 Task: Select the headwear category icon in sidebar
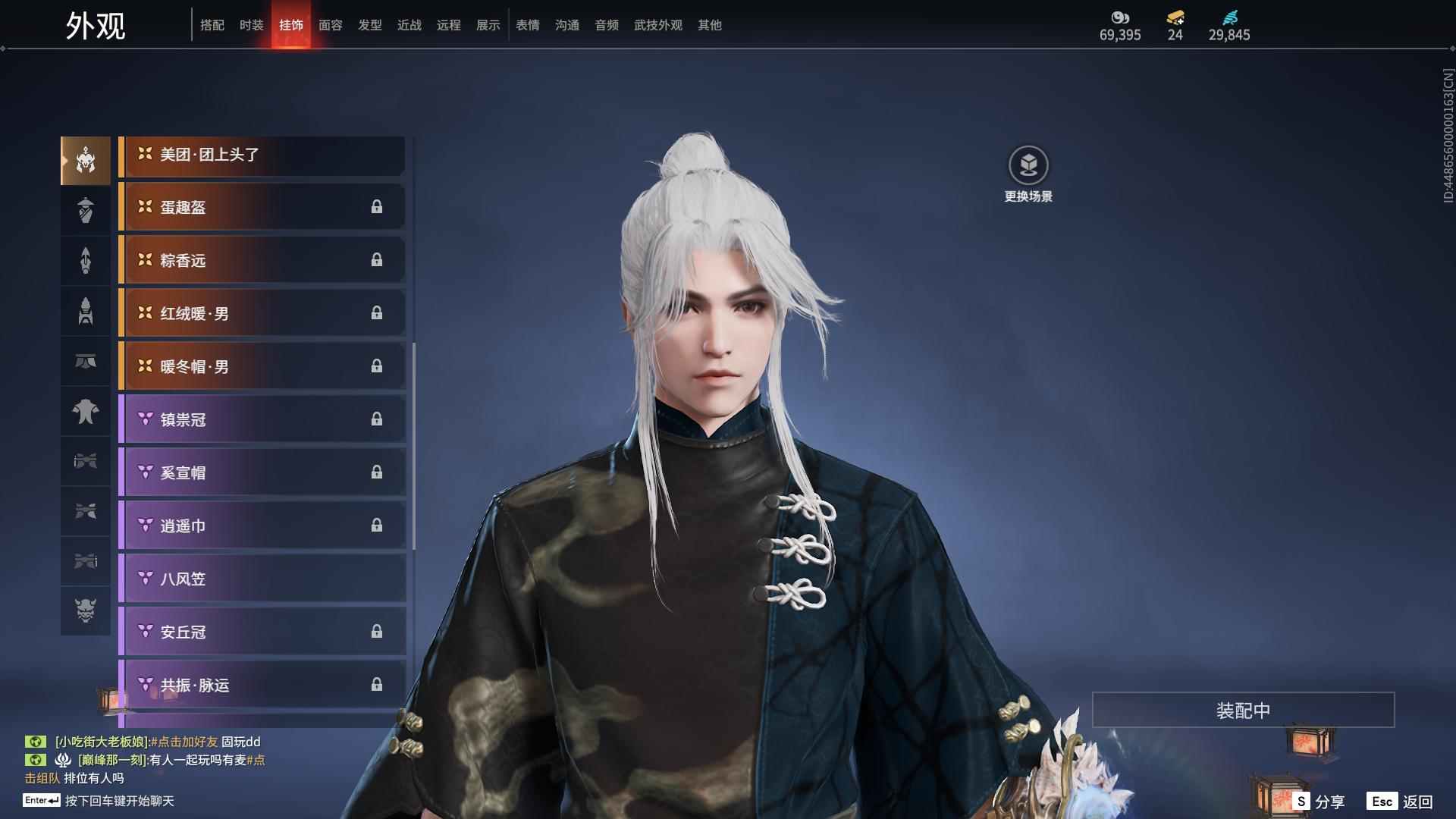(x=85, y=159)
